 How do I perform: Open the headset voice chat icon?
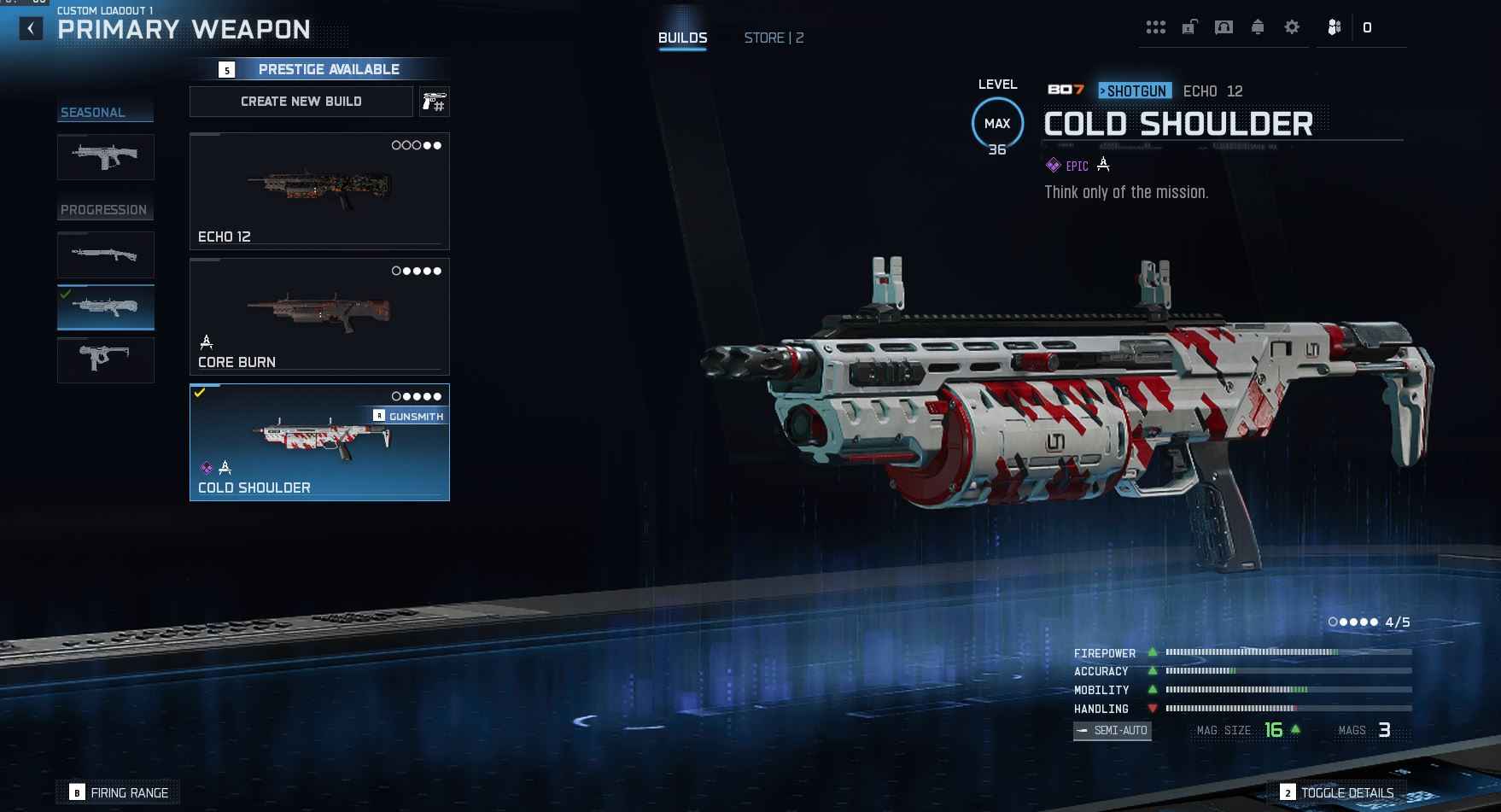point(1224,27)
